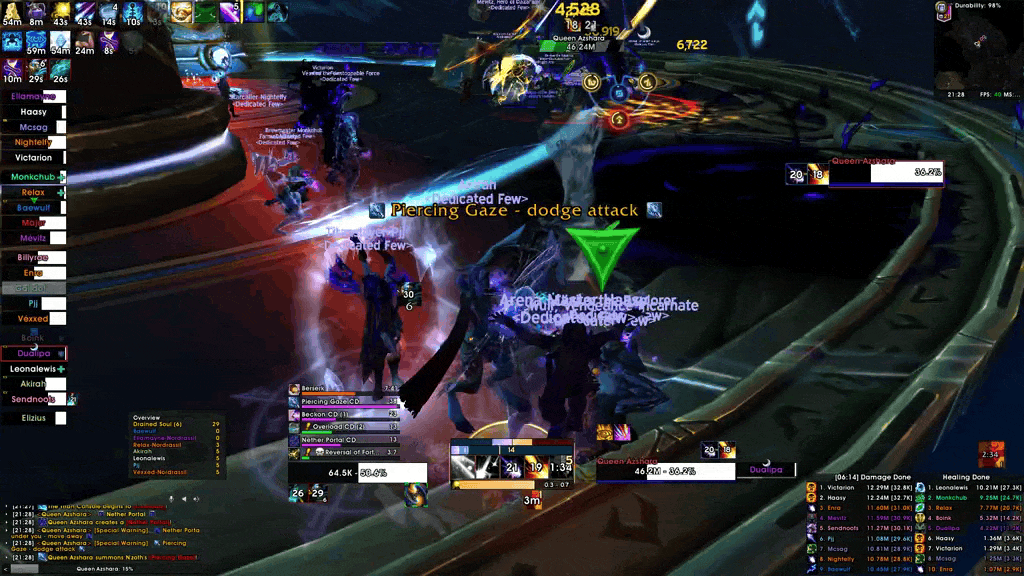The height and width of the screenshot is (576, 1024).
Task: Target Elizius at the bottom of raid frames
Action: click(x=34, y=418)
